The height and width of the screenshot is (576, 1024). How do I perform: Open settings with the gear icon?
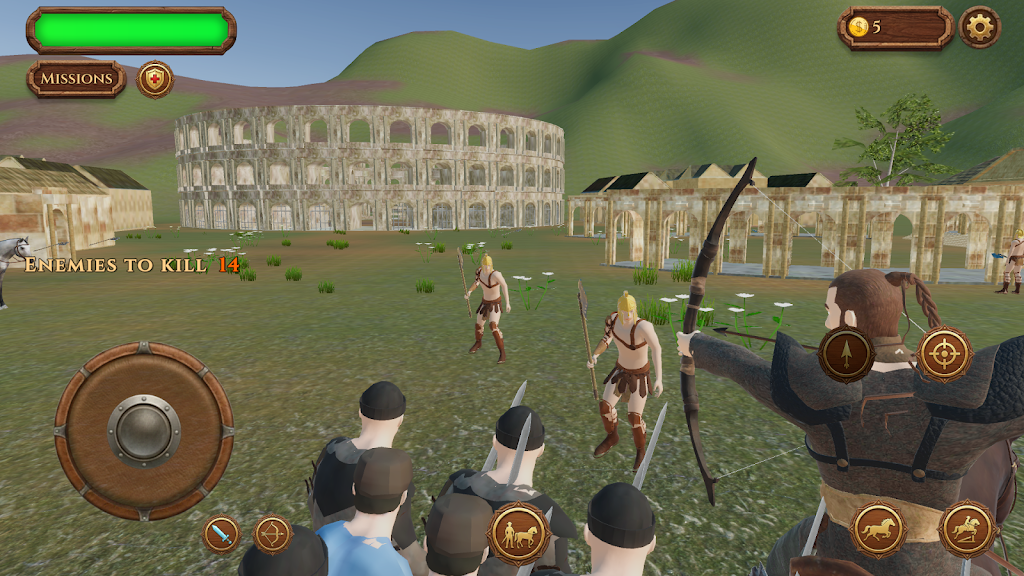(979, 27)
